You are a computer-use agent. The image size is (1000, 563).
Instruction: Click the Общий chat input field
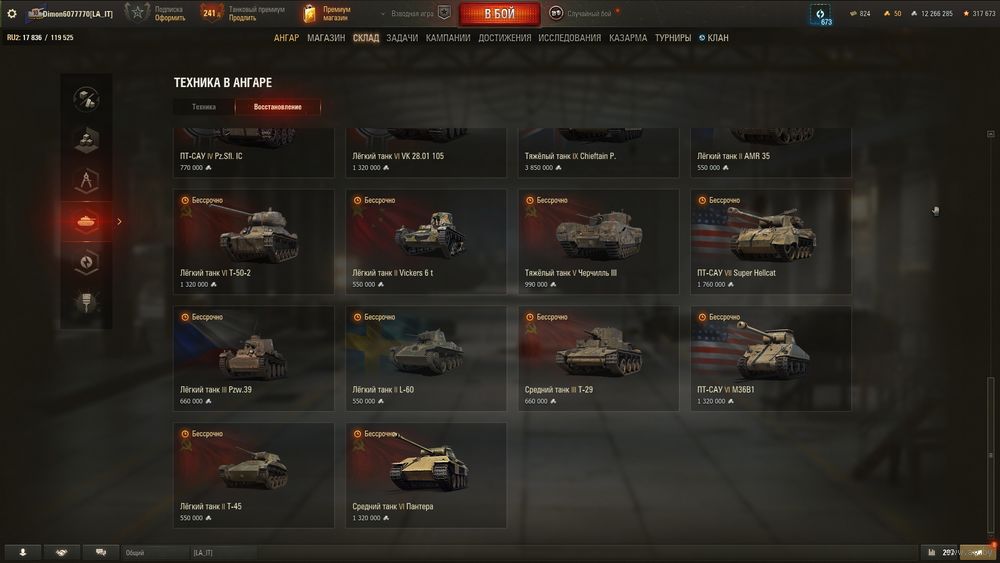(x=155, y=552)
